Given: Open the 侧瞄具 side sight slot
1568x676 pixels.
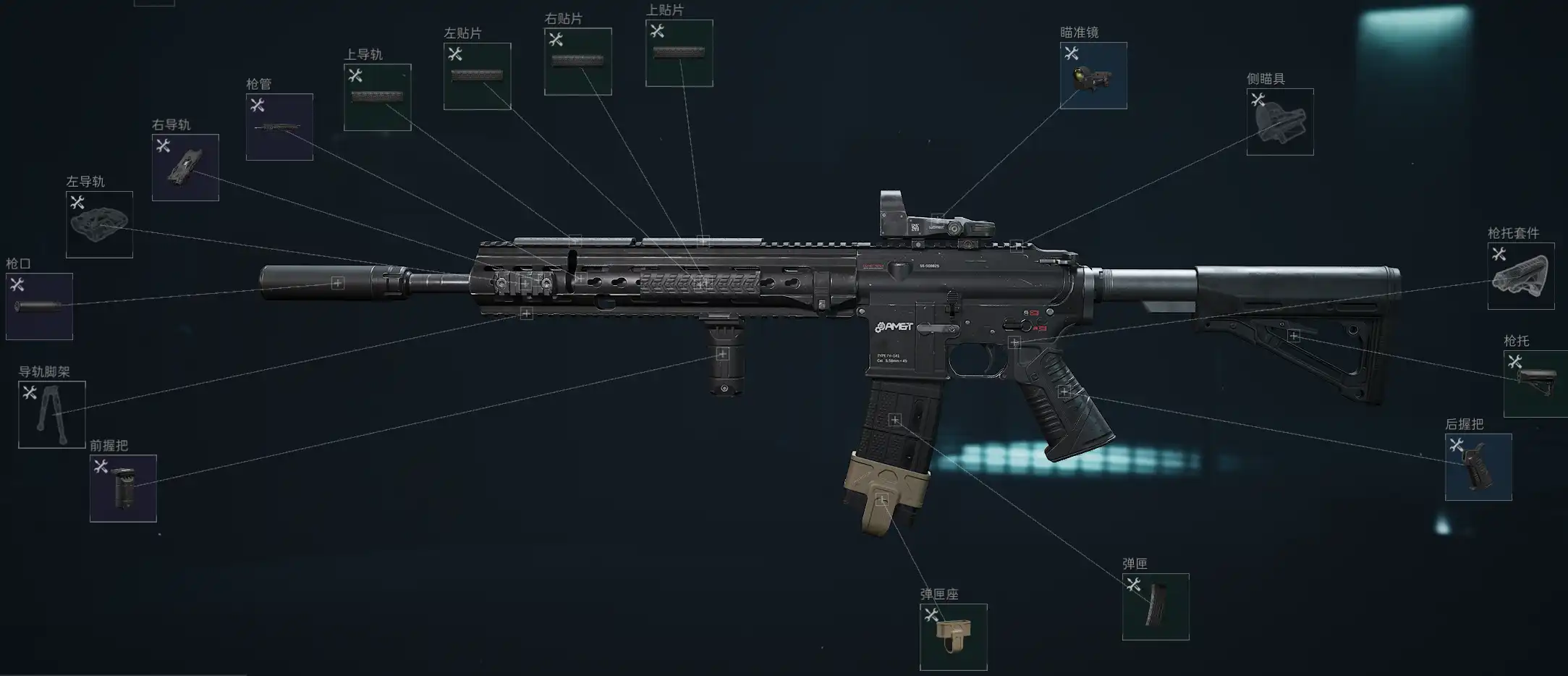Looking at the screenshot, I should tap(1279, 122).
